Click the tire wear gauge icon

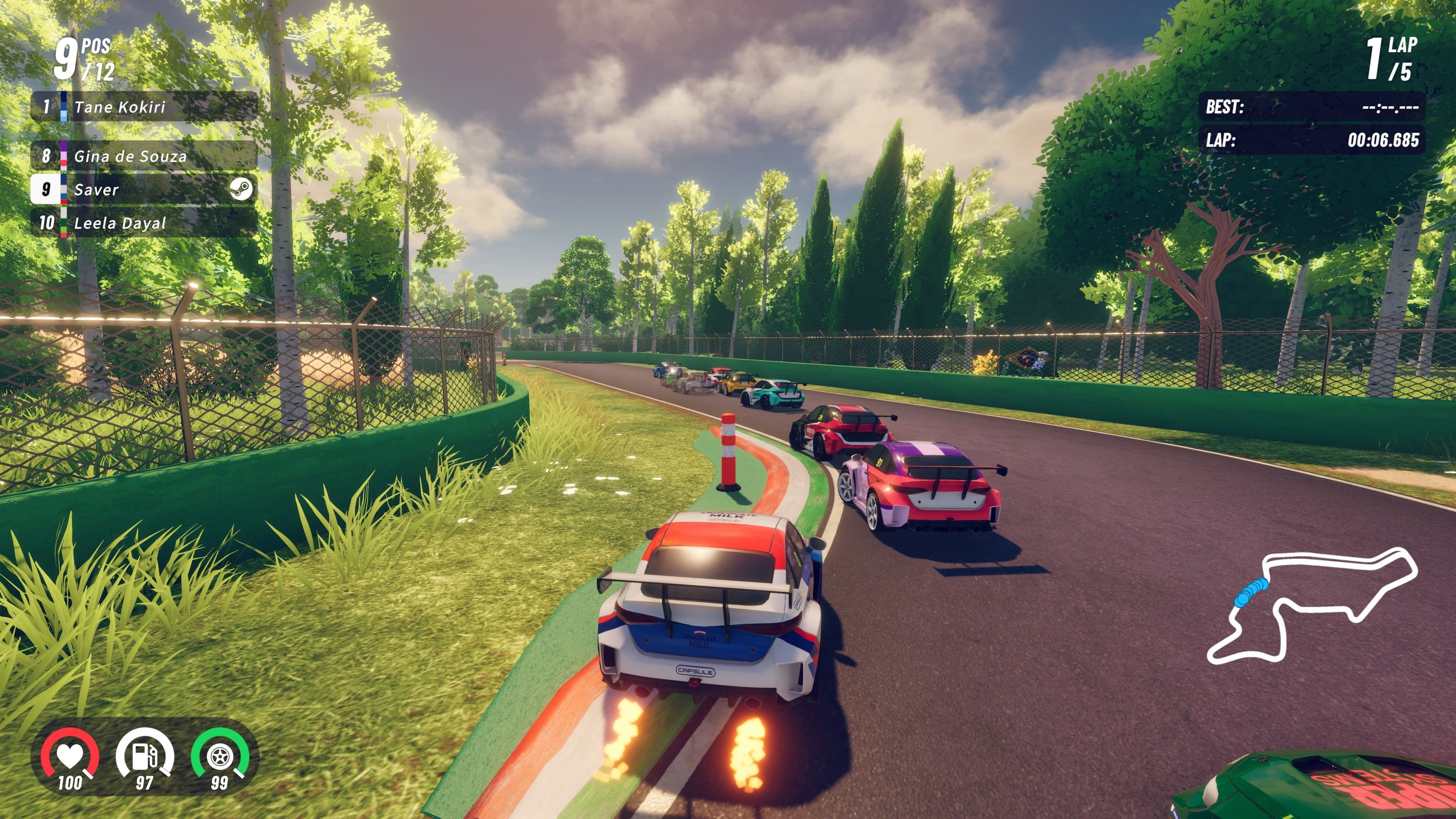coord(219,756)
